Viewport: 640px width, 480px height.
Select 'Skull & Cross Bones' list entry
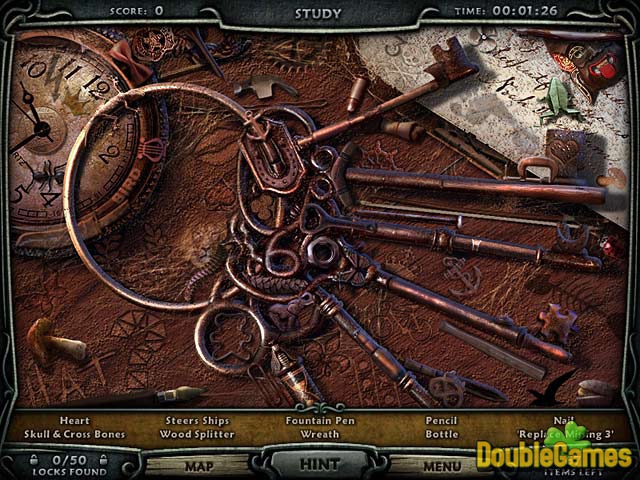click(74, 435)
